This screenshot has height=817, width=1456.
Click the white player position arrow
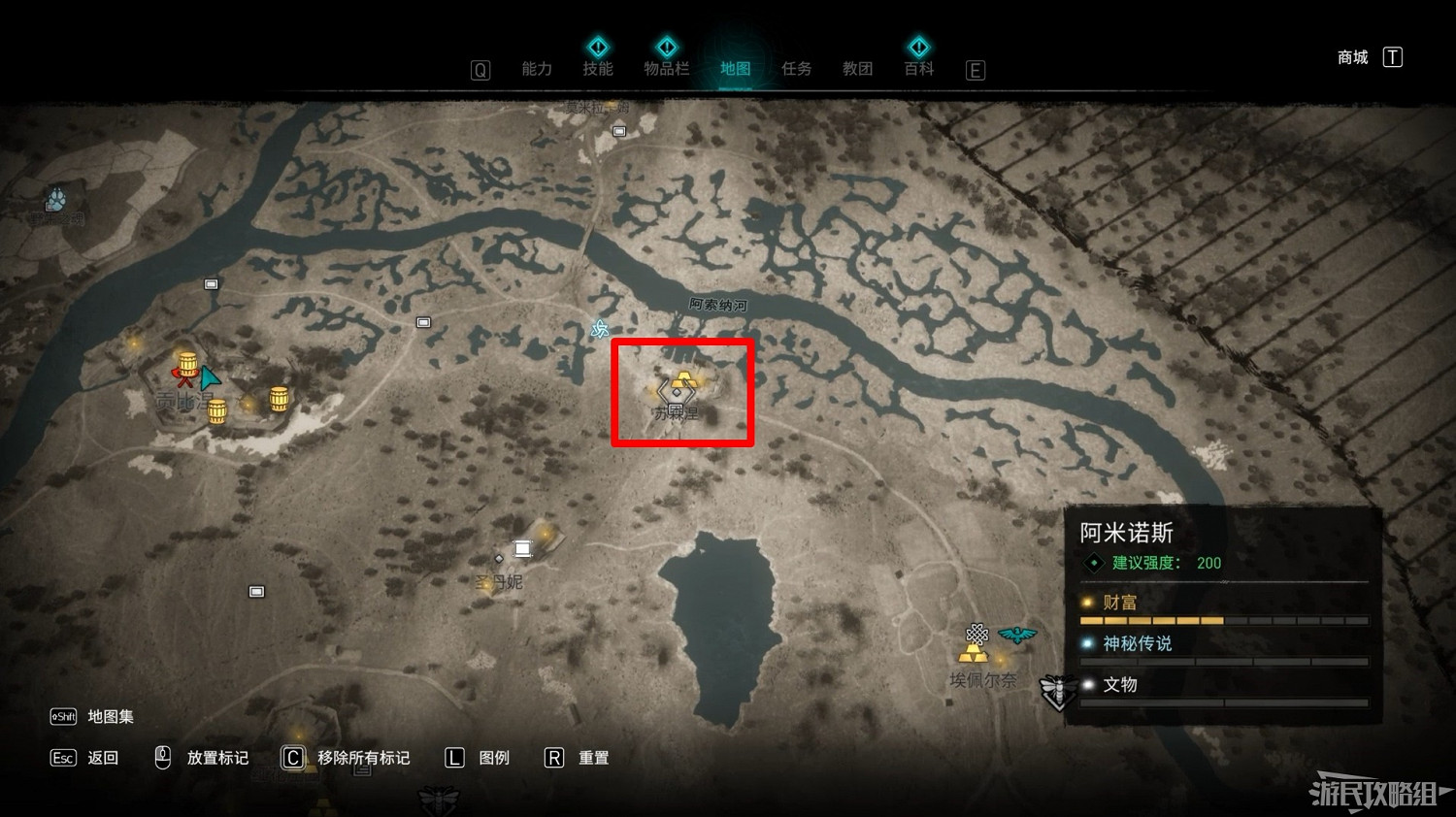pos(210,378)
